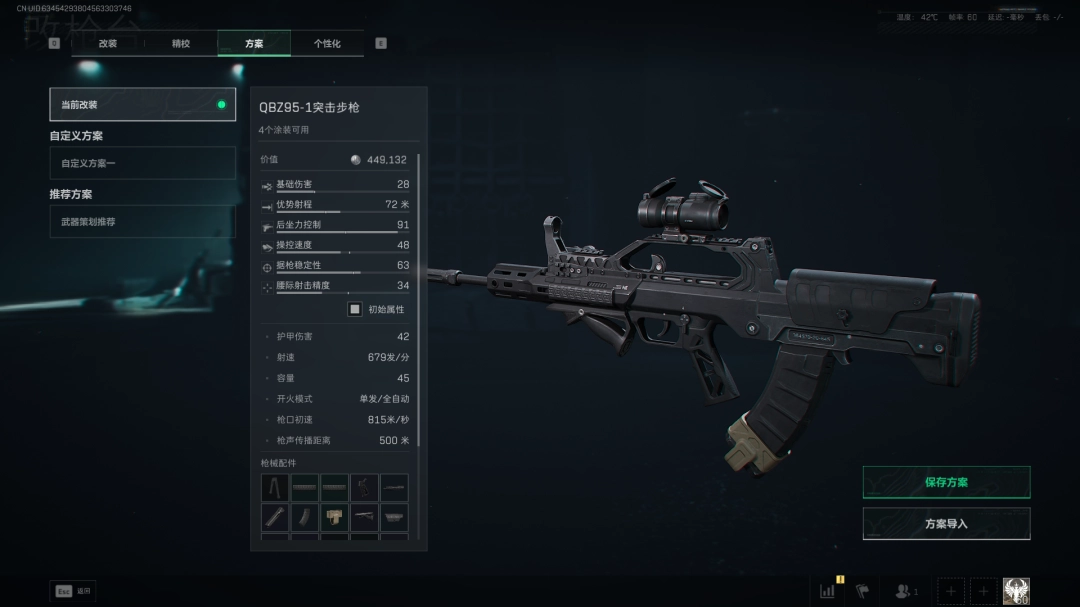The height and width of the screenshot is (607, 1080).
Task: Go to the 个性化 tab
Action: point(327,43)
